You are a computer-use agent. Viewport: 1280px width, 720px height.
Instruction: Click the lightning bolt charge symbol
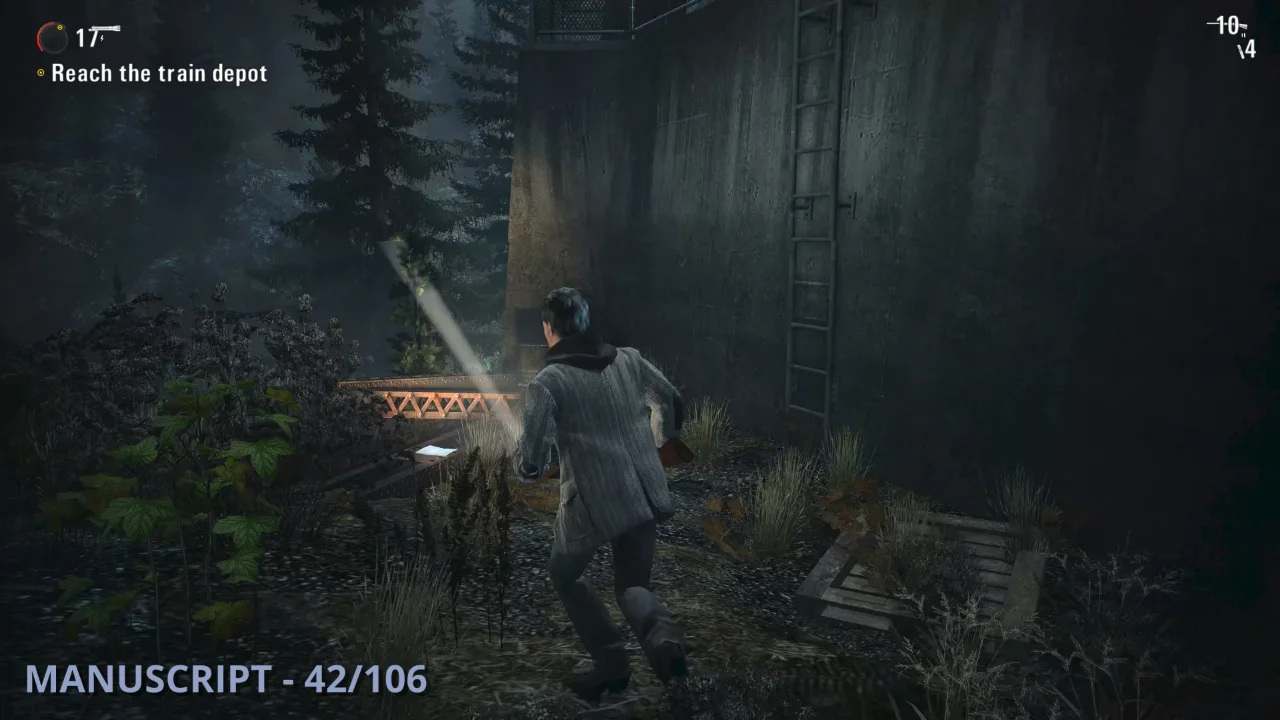pyautogui.click(x=101, y=39)
